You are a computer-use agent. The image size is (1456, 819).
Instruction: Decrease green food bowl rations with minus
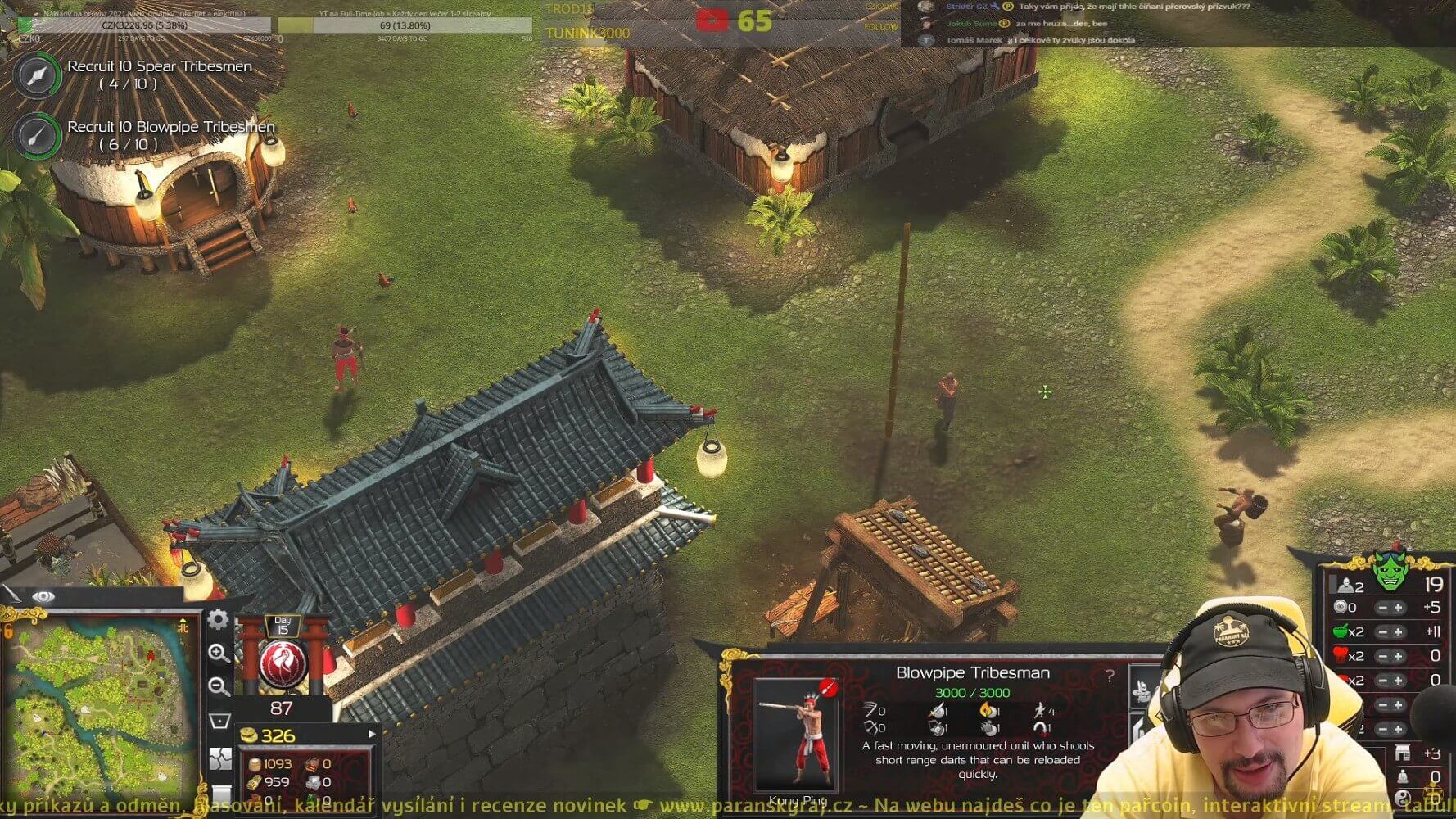pyautogui.click(x=1381, y=632)
